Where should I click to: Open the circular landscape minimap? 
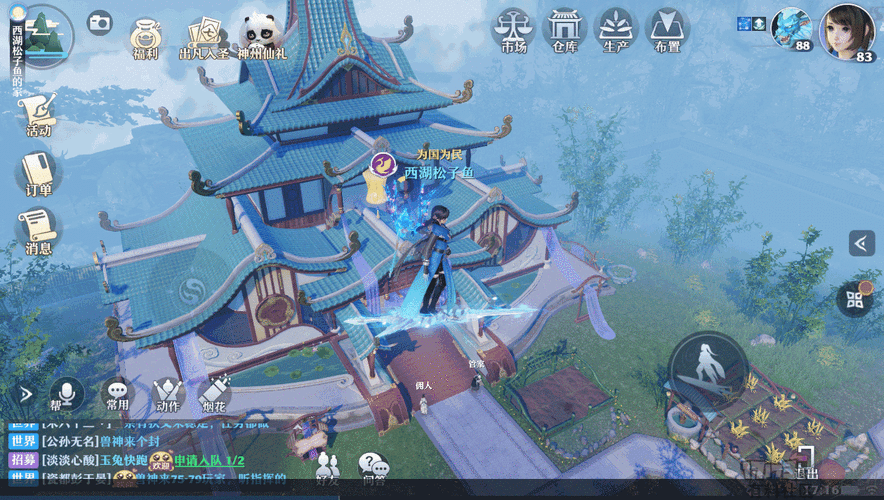pyautogui.click(x=44, y=35)
